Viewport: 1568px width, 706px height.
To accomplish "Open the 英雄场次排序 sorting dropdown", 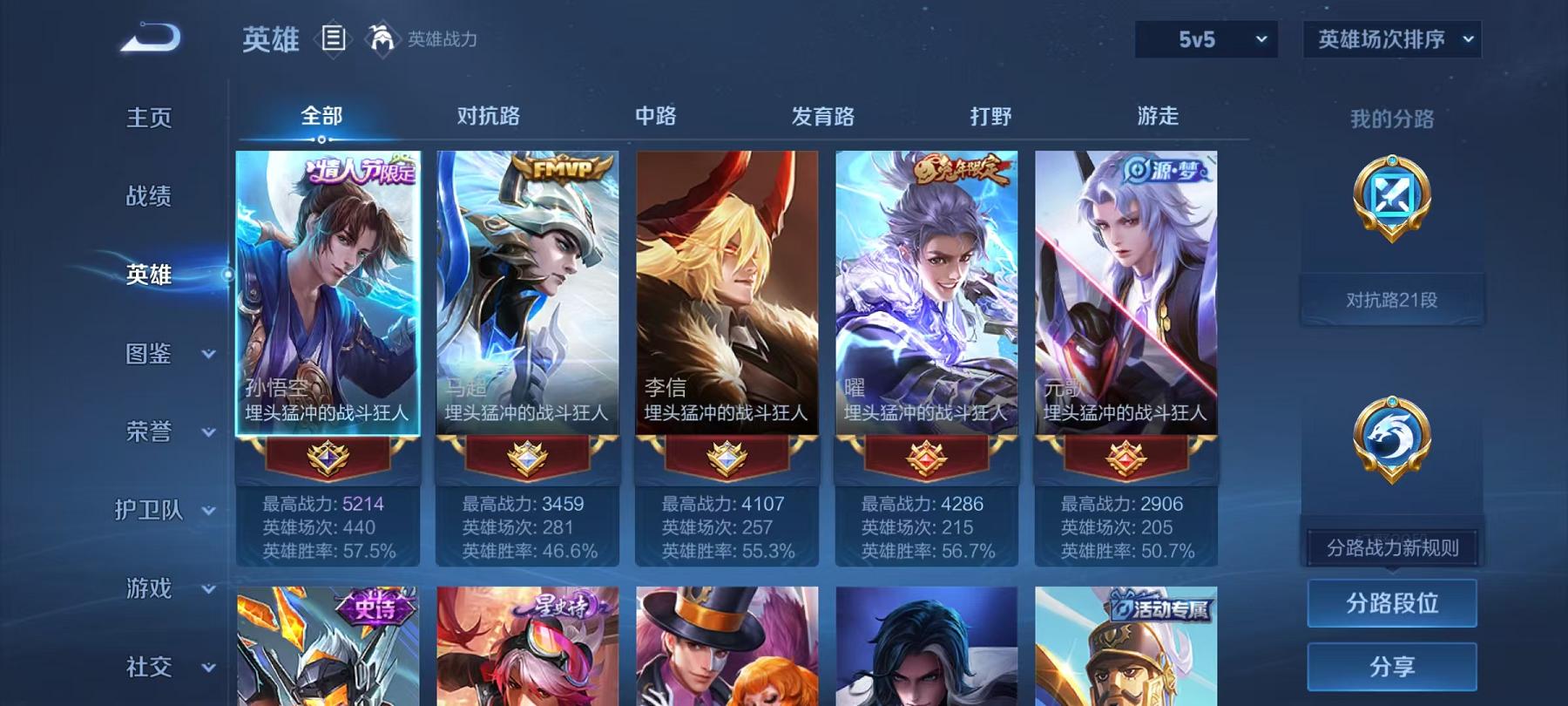I will (1391, 38).
